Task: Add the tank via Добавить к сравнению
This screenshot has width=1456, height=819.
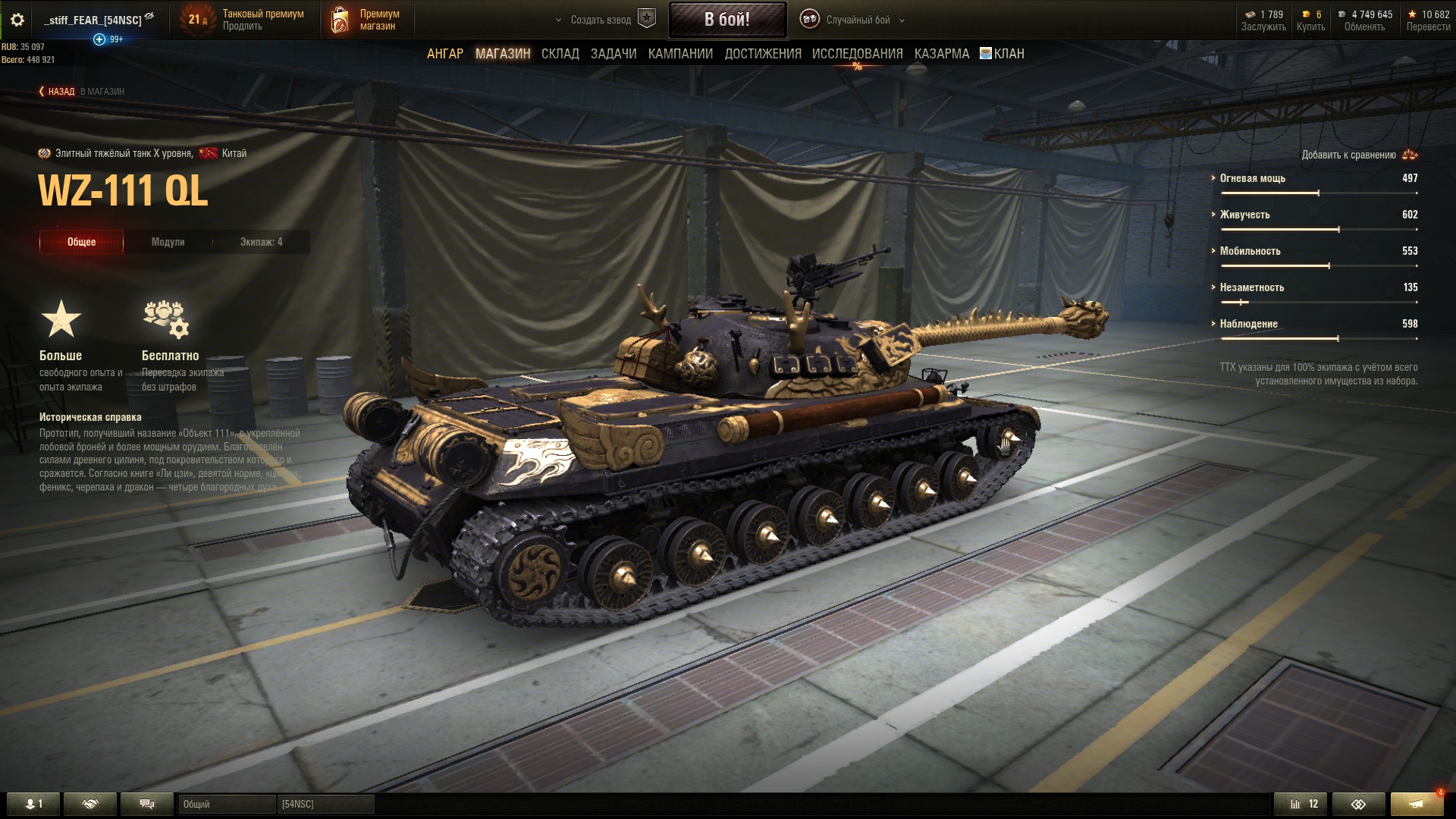Action: coord(1358,155)
